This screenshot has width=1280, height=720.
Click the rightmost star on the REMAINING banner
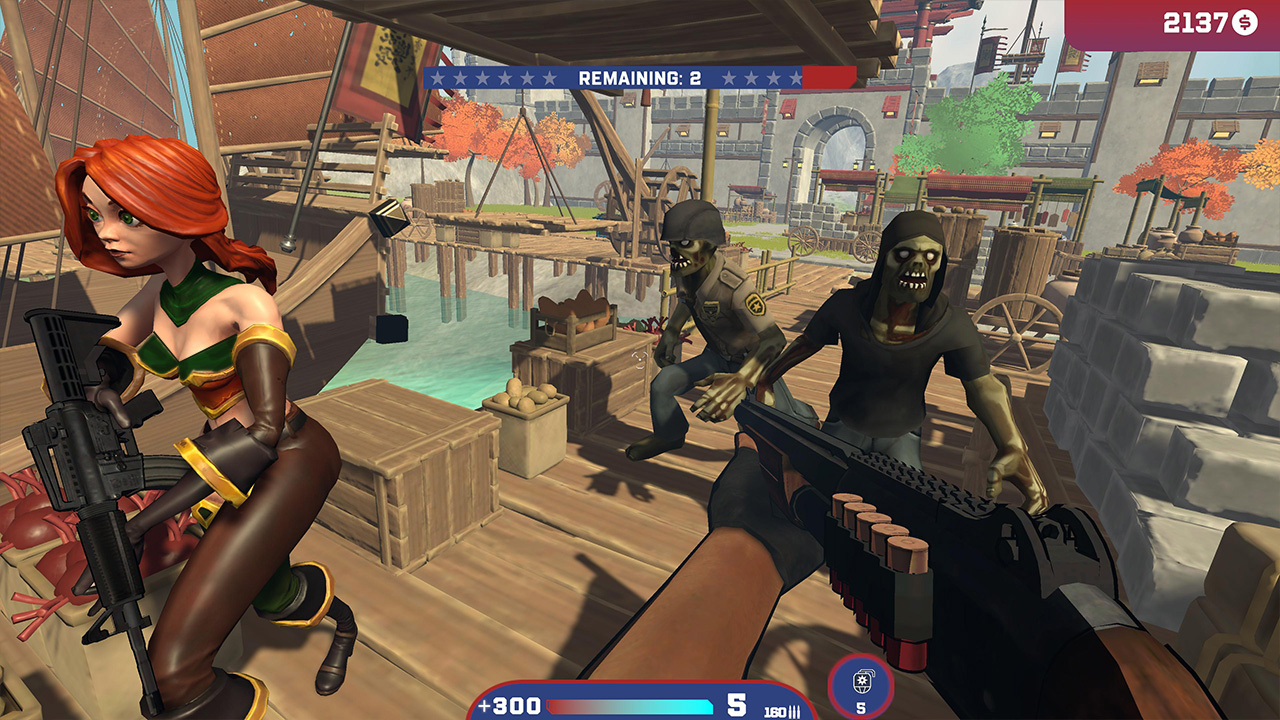point(795,76)
